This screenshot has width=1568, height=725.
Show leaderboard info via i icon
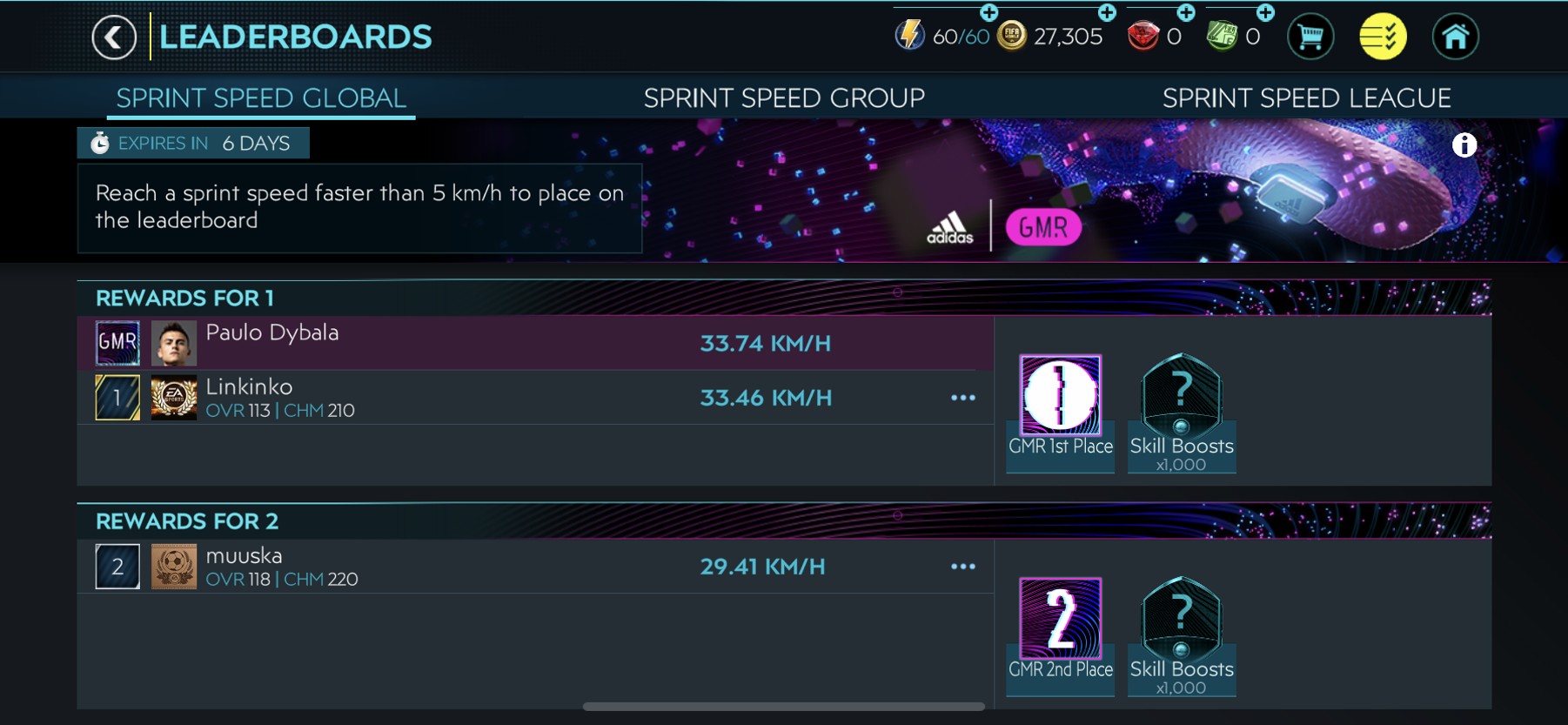tap(1464, 145)
